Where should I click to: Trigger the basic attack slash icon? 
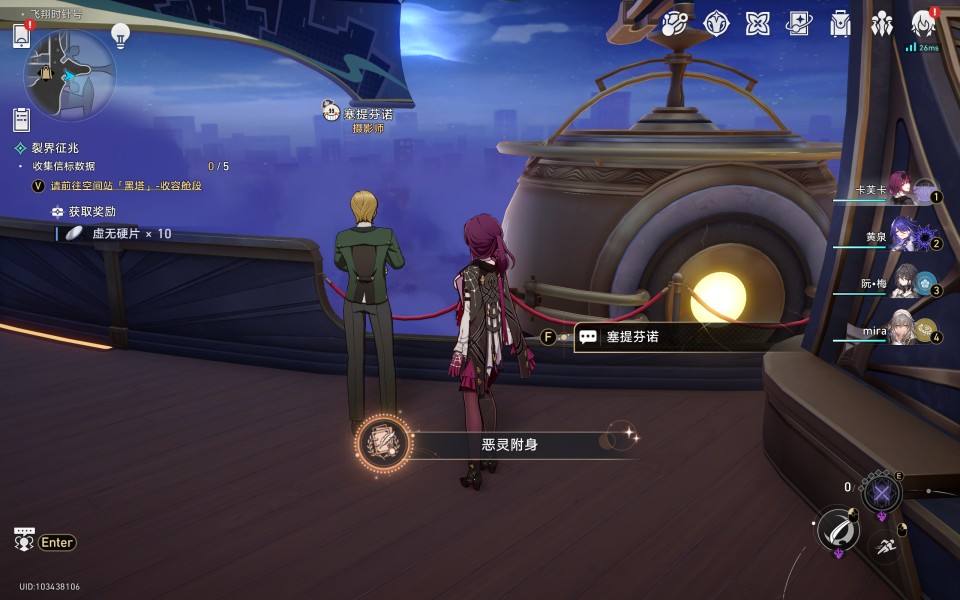[x=838, y=530]
